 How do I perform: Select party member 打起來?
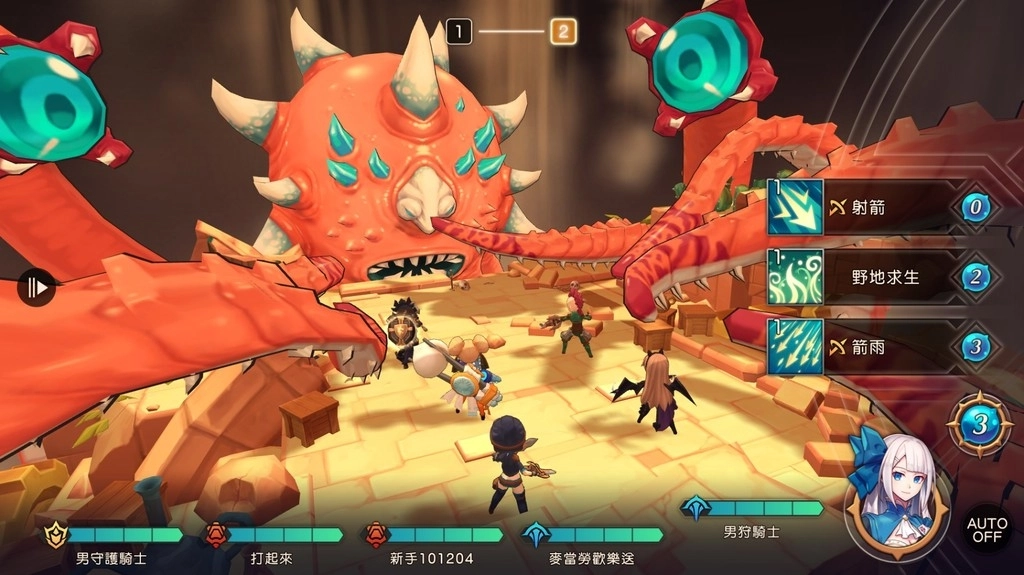(x=272, y=545)
